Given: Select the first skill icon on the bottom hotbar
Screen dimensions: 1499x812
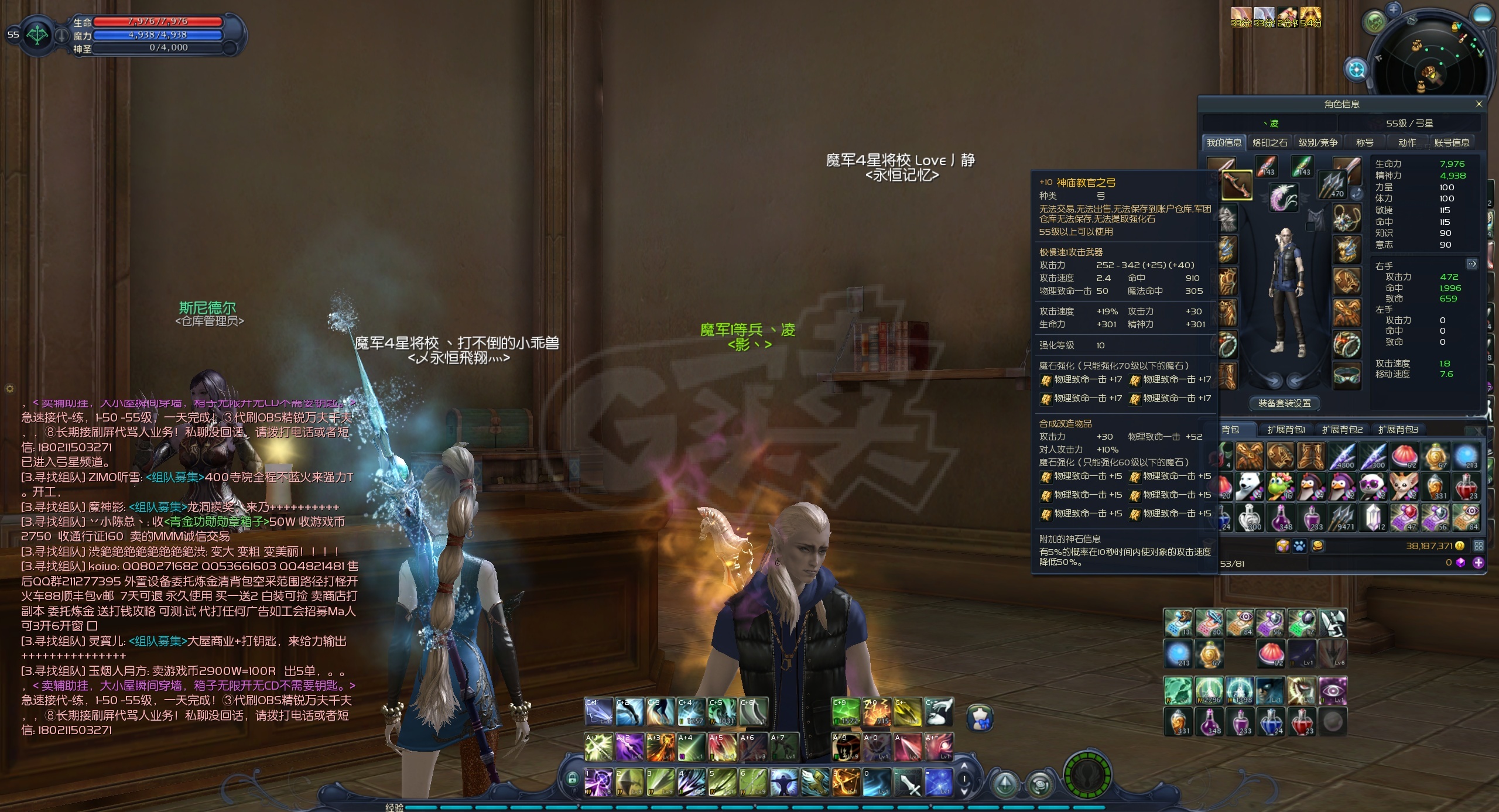Looking at the screenshot, I should pos(599,782).
